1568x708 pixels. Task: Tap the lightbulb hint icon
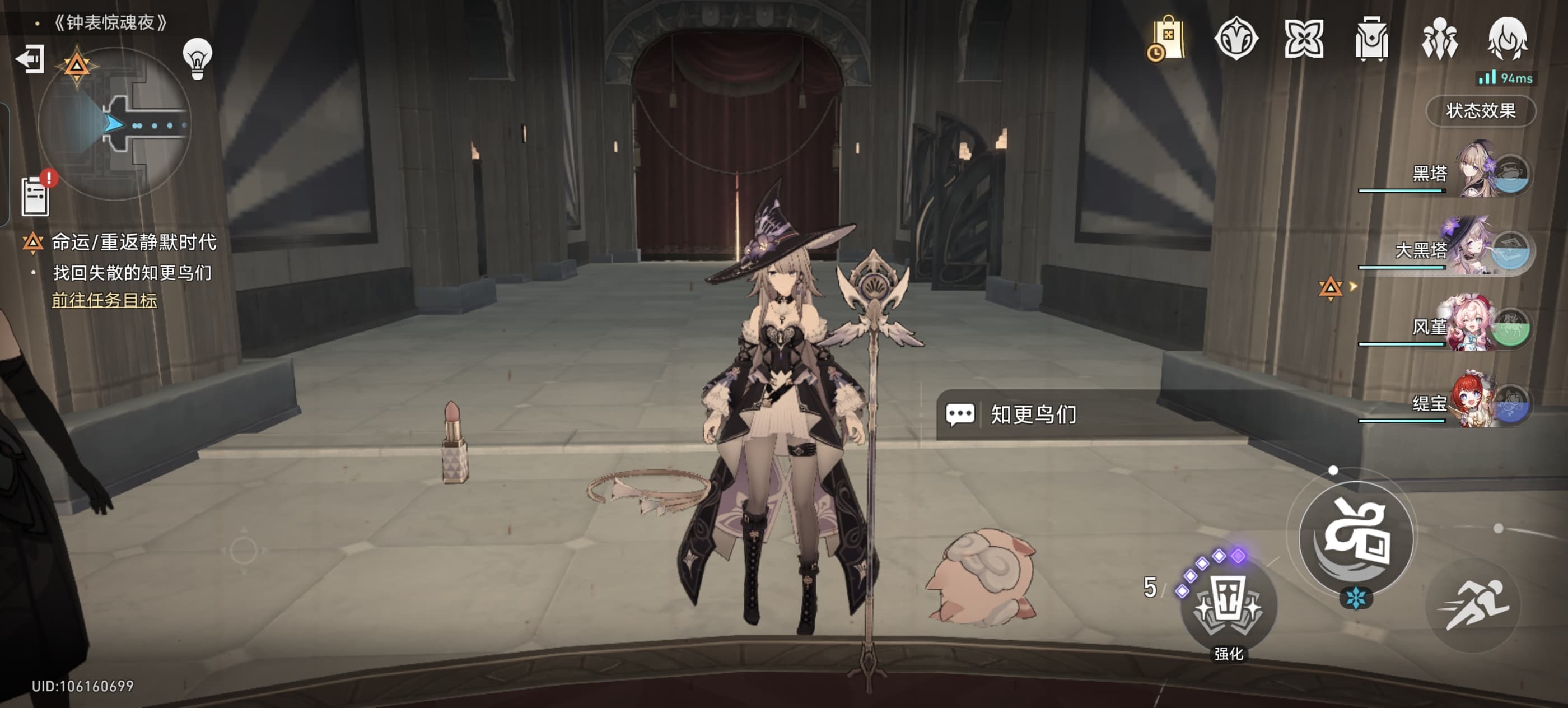click(197, 59)
